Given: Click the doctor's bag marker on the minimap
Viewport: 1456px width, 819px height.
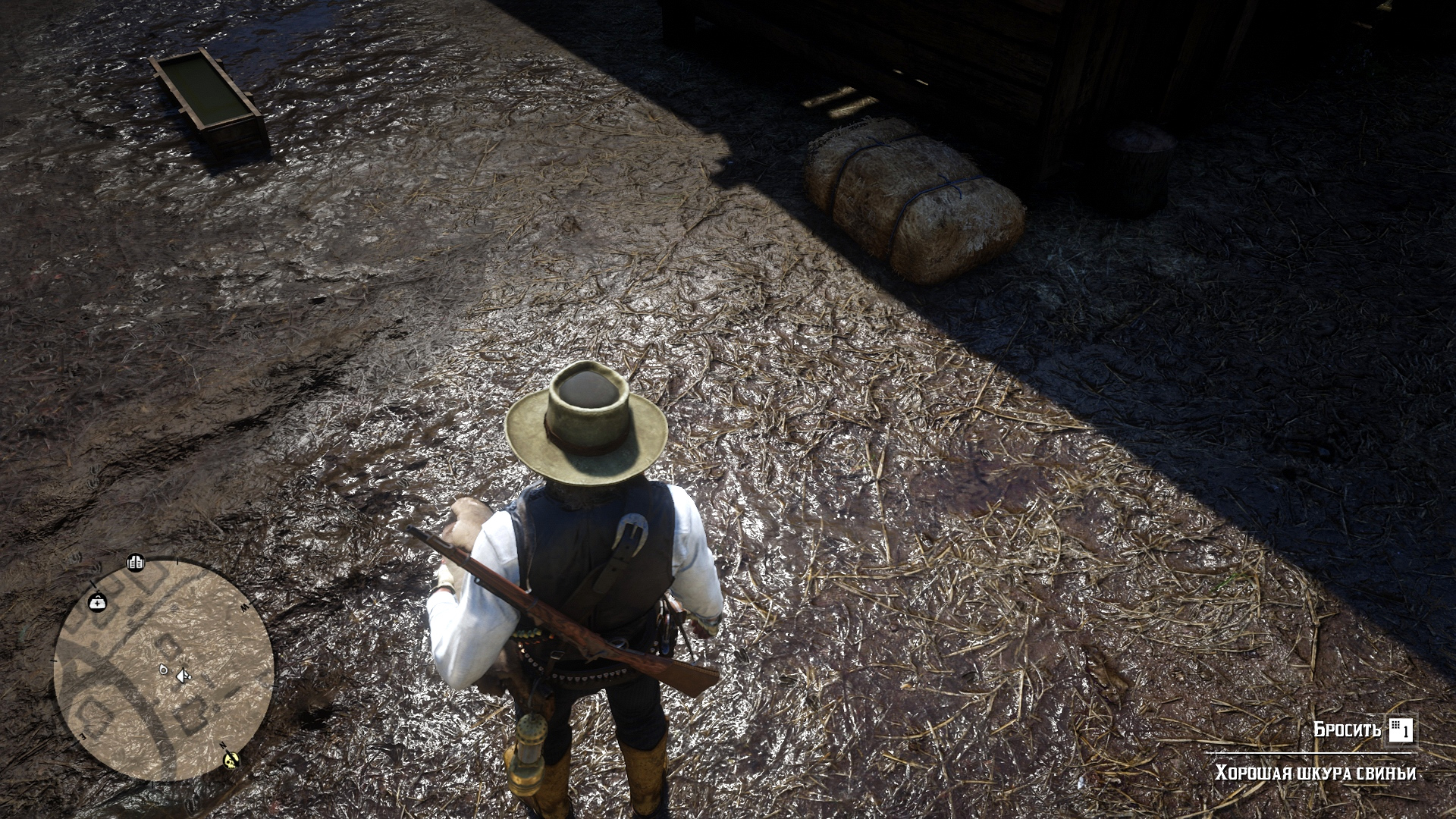Looking at the screenshot, I should click(x=98, y=602).
